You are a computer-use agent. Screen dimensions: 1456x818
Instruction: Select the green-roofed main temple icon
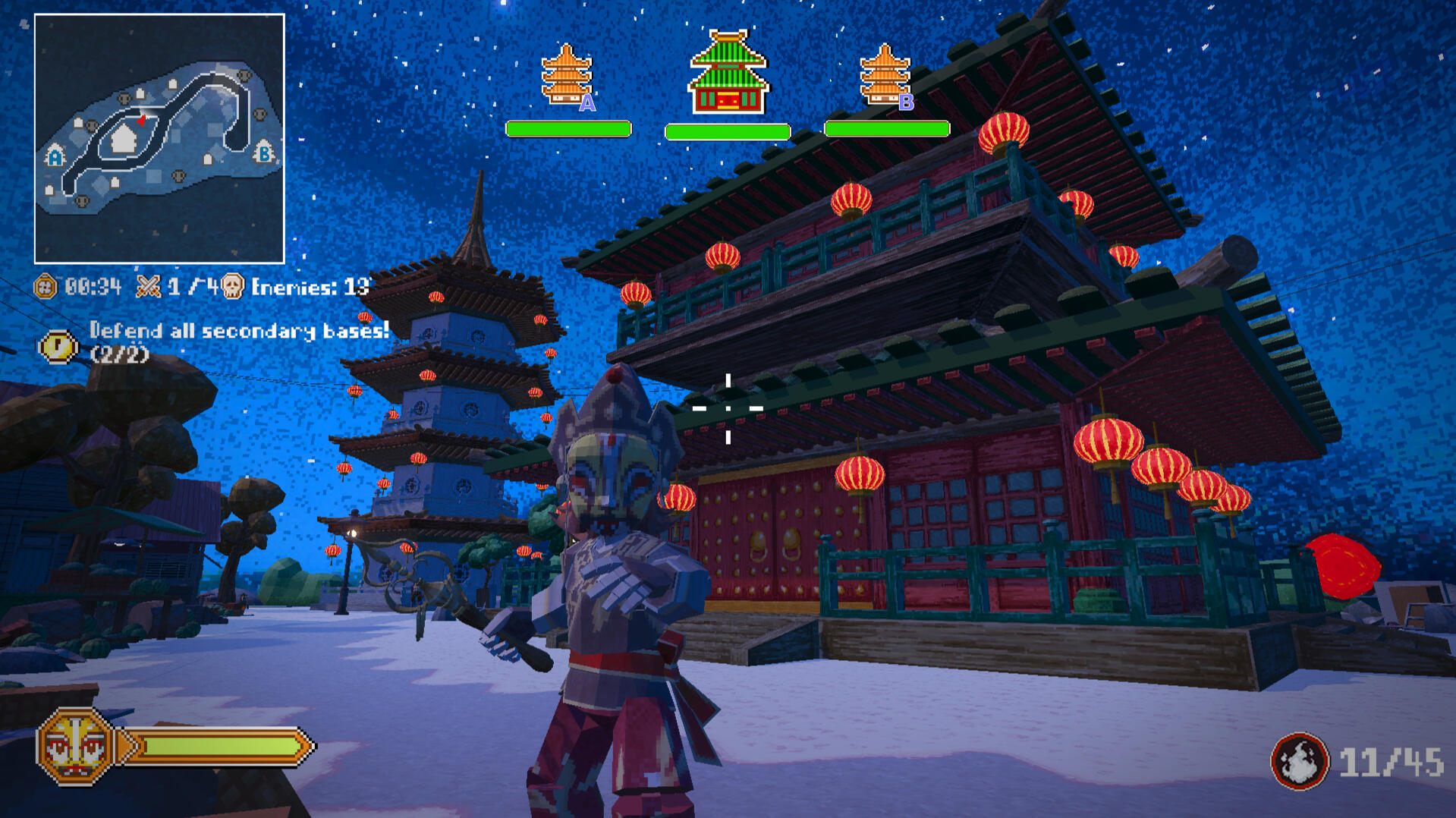tap(728, 73)
